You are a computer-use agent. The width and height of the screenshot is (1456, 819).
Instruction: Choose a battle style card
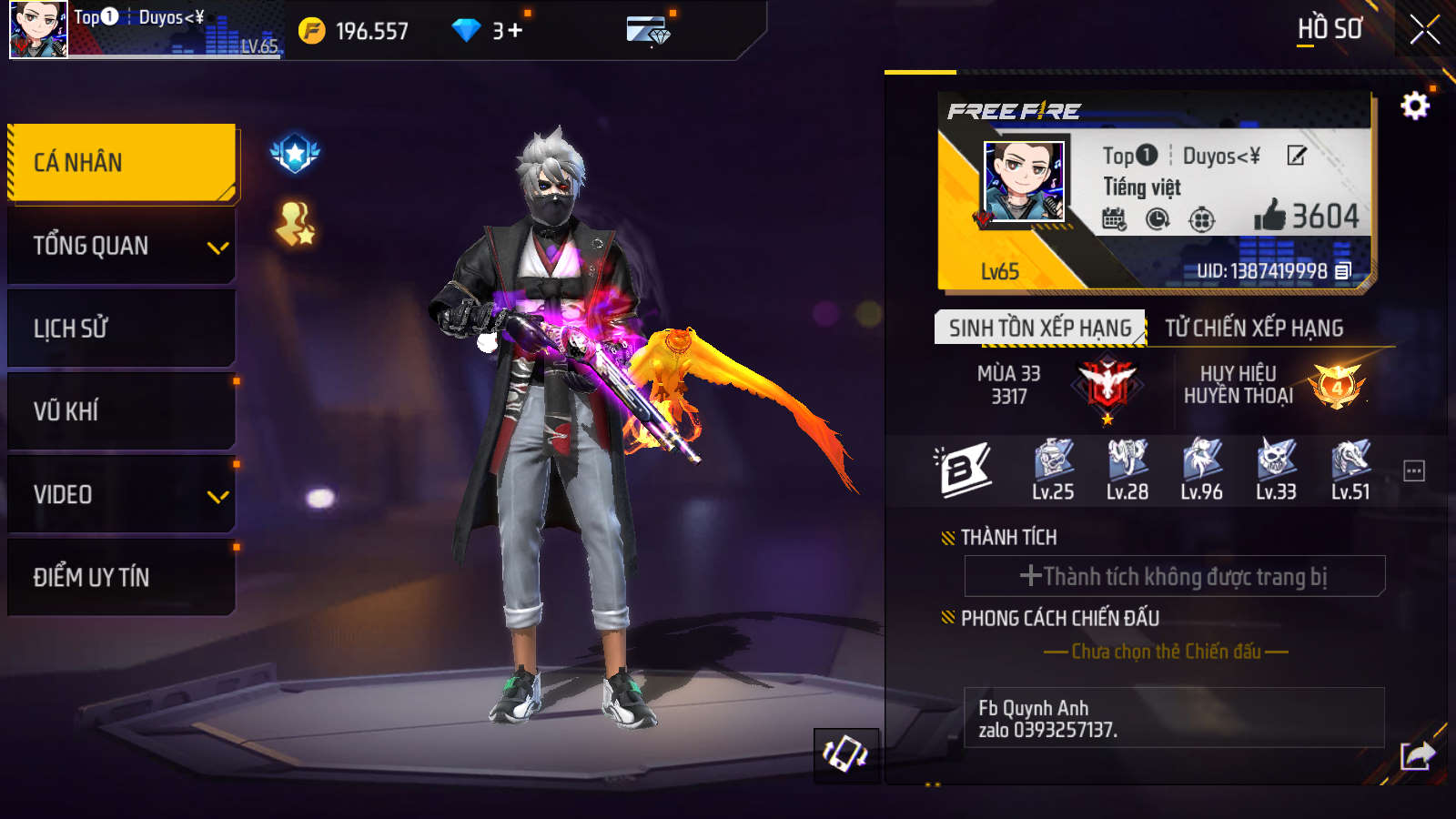point(1166,652)
